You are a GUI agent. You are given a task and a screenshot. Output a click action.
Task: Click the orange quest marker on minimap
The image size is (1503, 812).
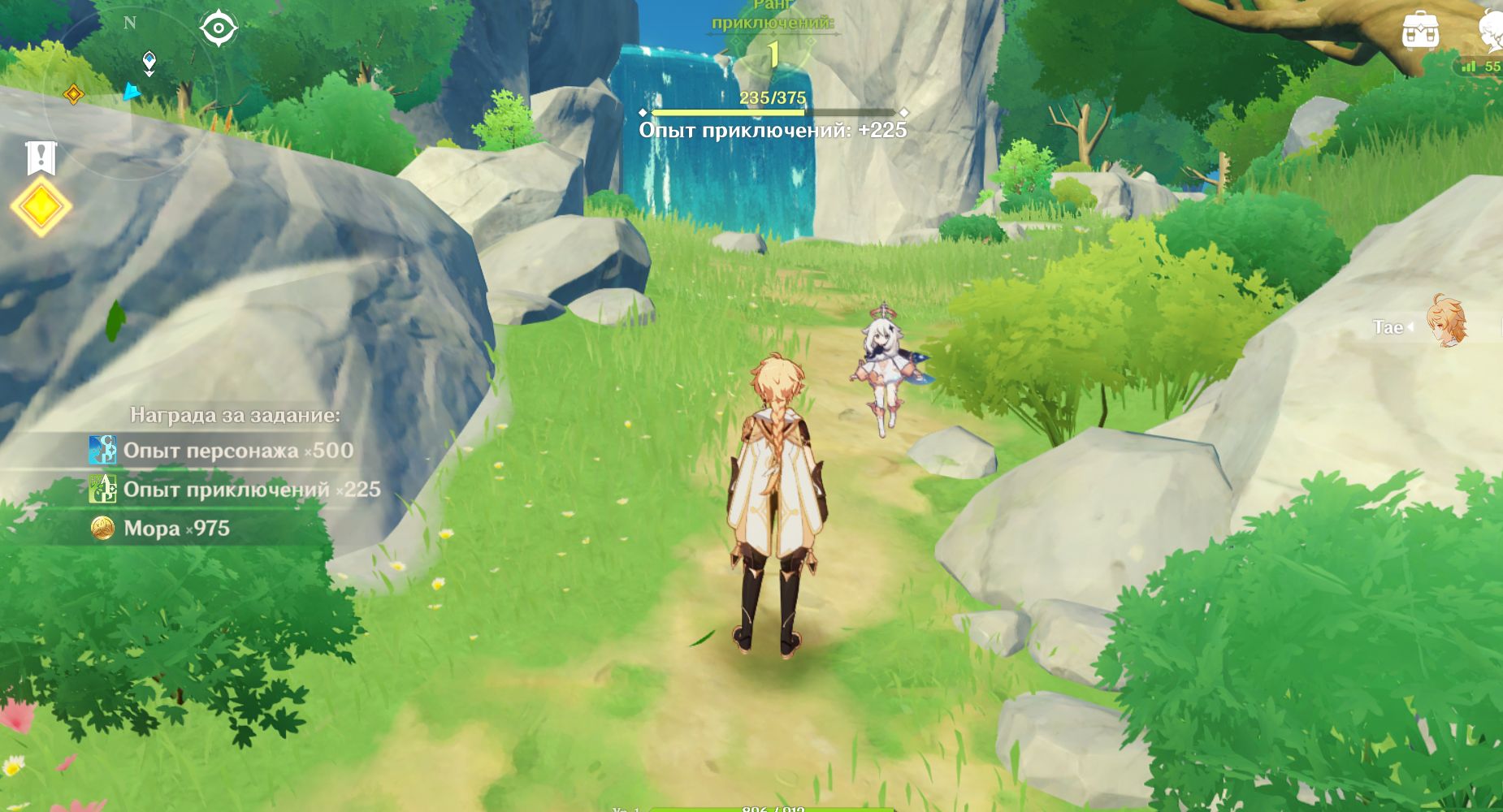(x=73, y=94)
